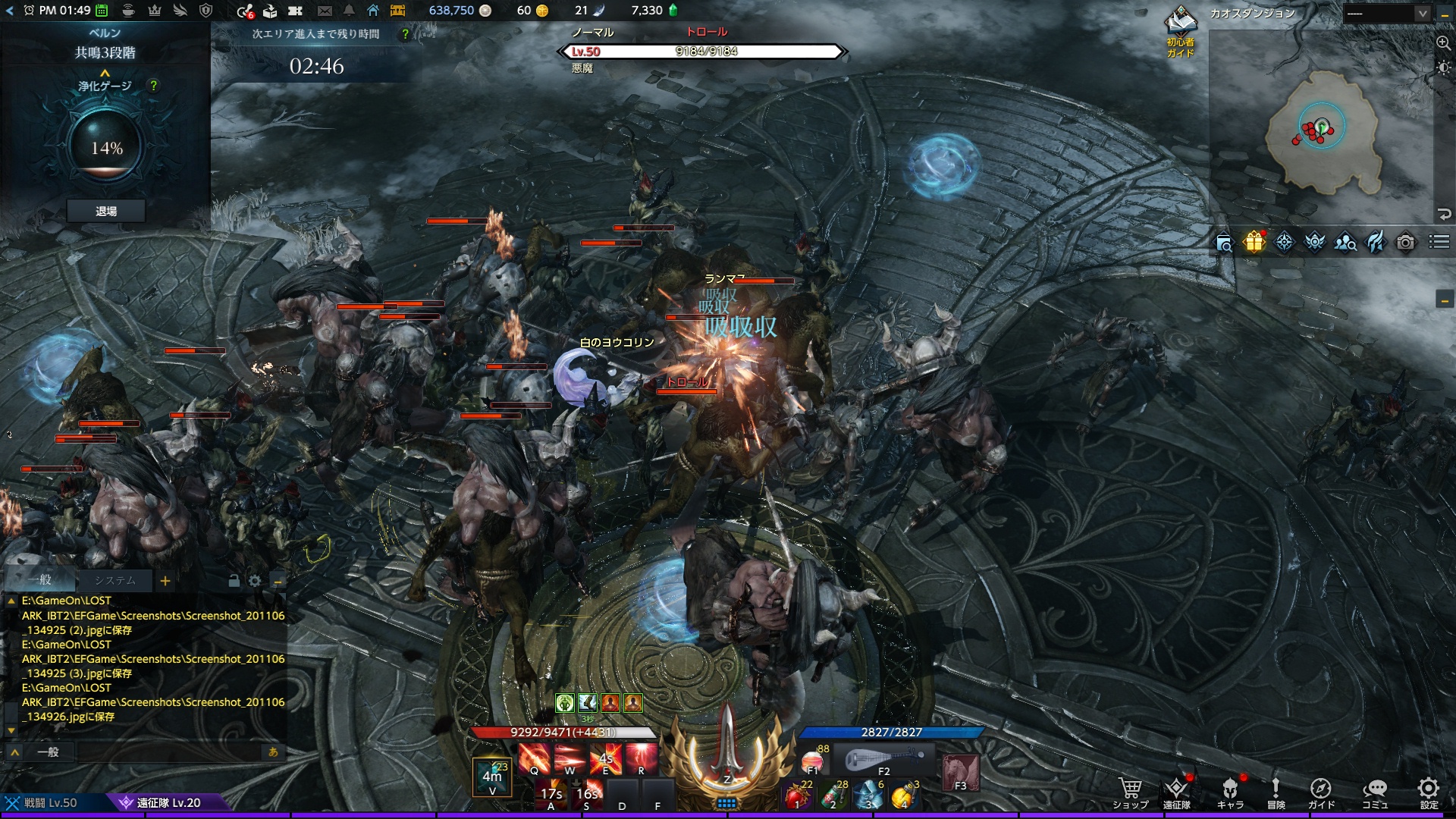The width and height of the screenshot is (1456, 819).
Task: Open the 初心者ガイド beginner guide icon
Action: [x=1181, y=30]
